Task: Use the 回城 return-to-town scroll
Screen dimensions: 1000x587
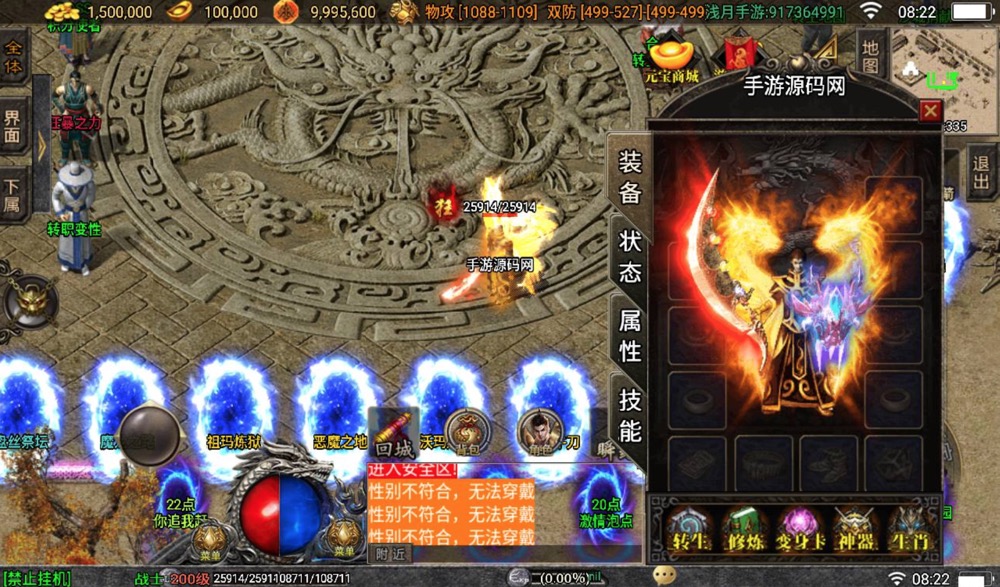Action: (392, 435)
